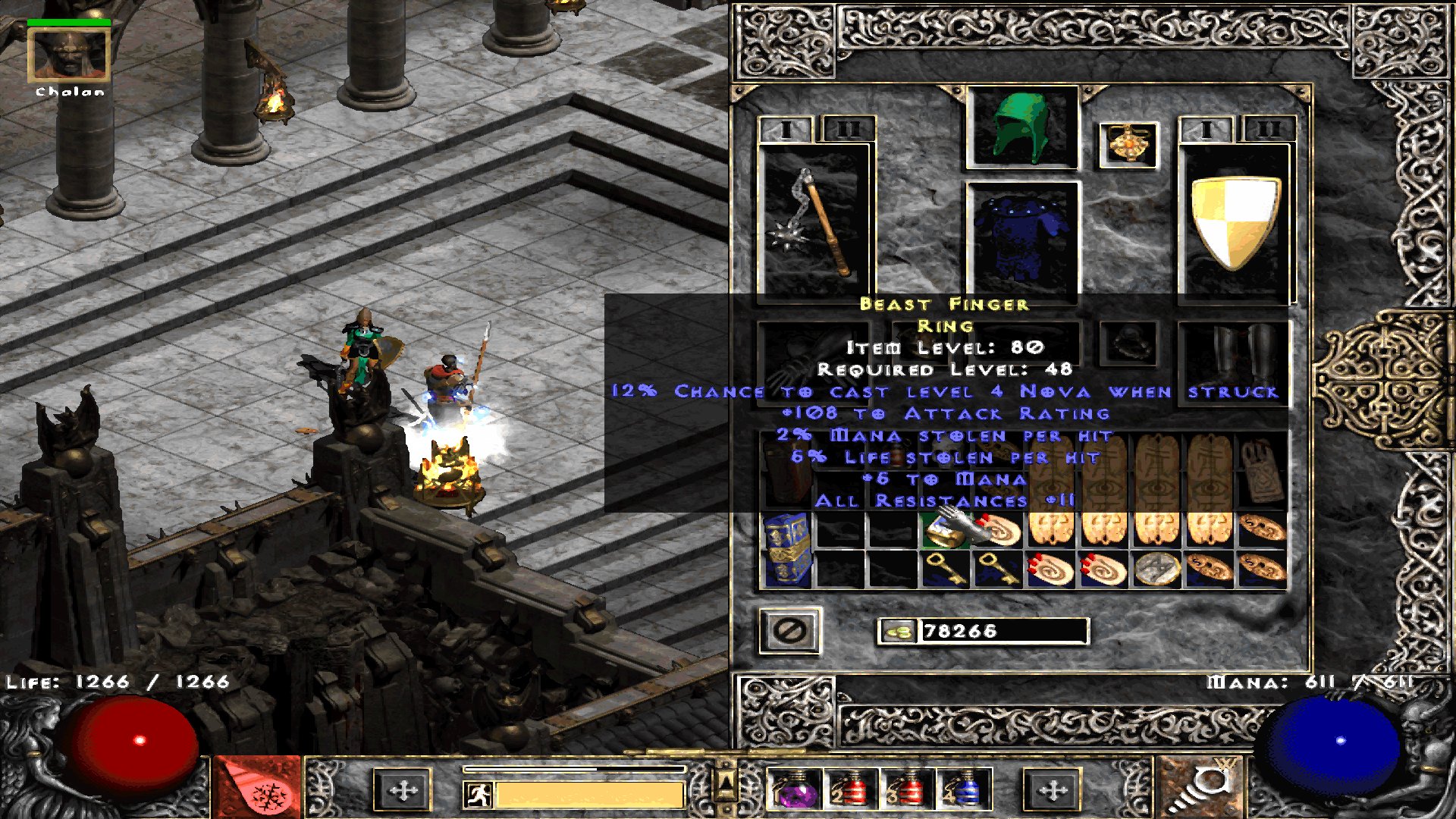Select the left skill icon near health globe
Image resolution: width=1456 pixels, height=819 pixels.
click(x=258, y=791)
